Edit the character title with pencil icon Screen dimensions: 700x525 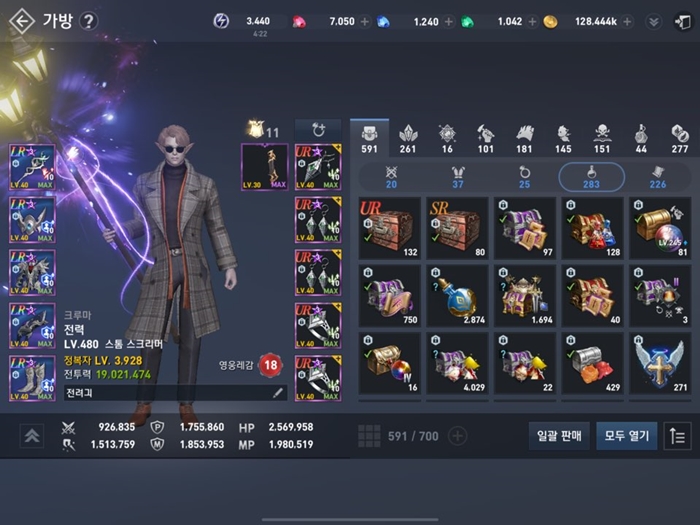click(x=278, y=394)
